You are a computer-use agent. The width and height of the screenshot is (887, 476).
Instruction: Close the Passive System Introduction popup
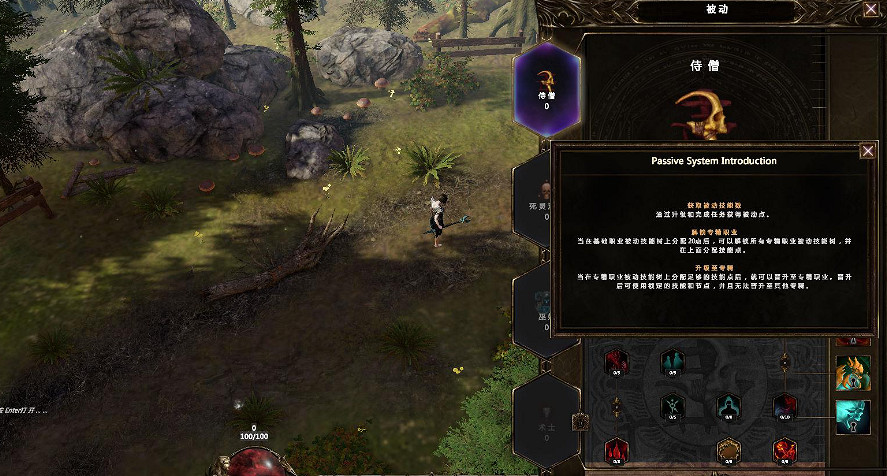click(x=867, y=151)
